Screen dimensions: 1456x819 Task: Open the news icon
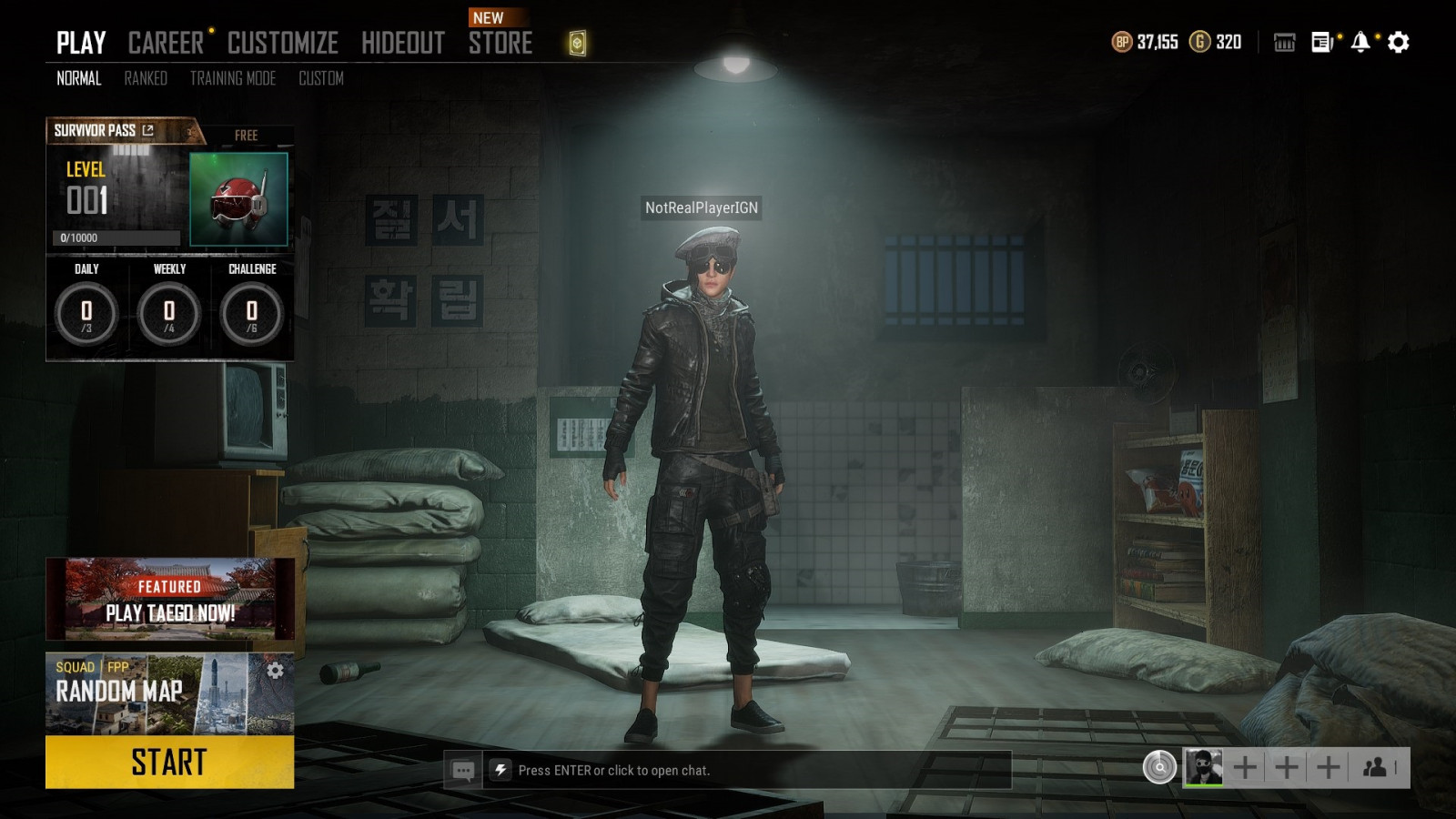pos(1321,42)
